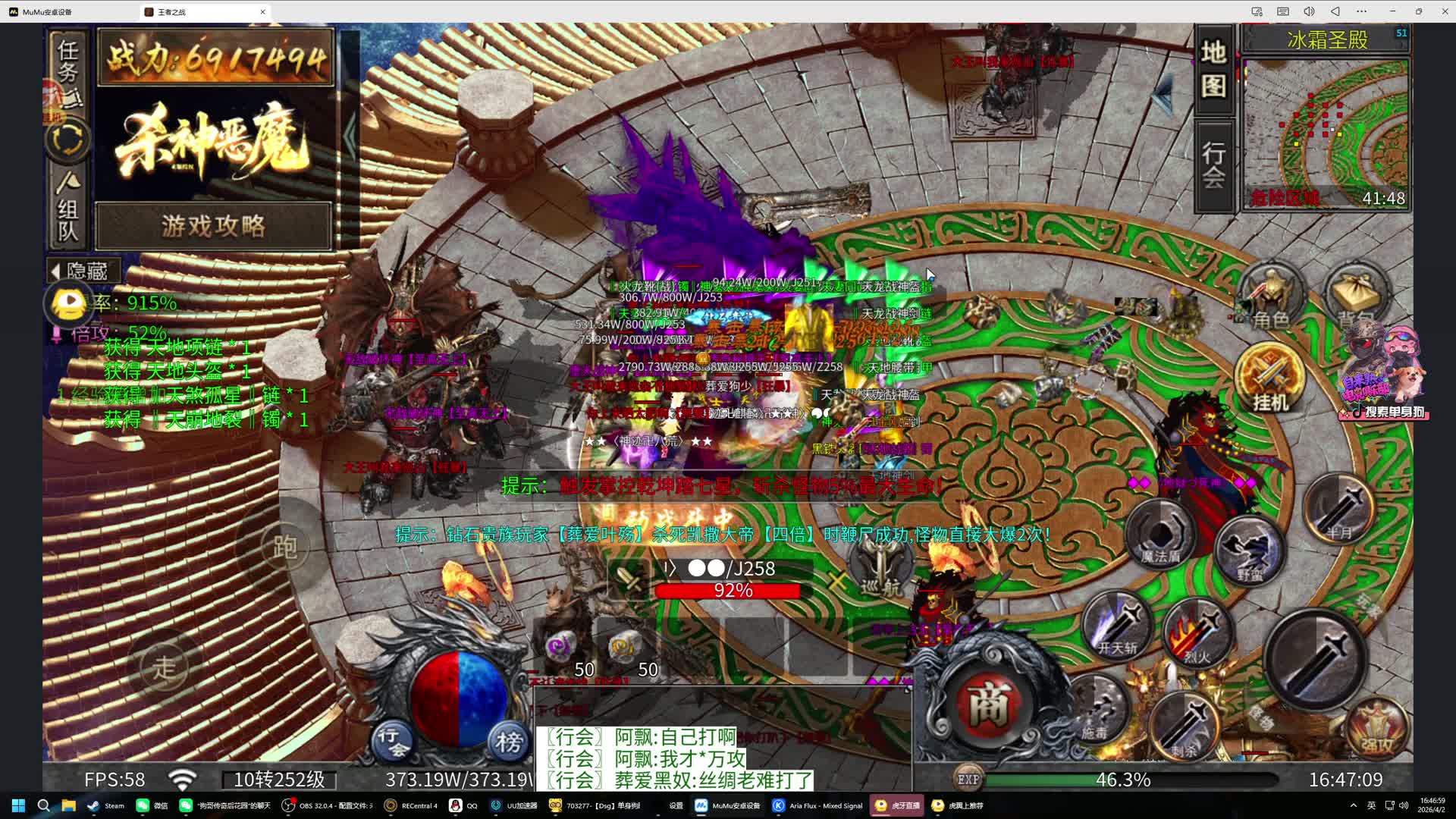Close the 王者之战 emulator tab
Viewport: 1456px width, 819px height.
(x=263, y=11)
